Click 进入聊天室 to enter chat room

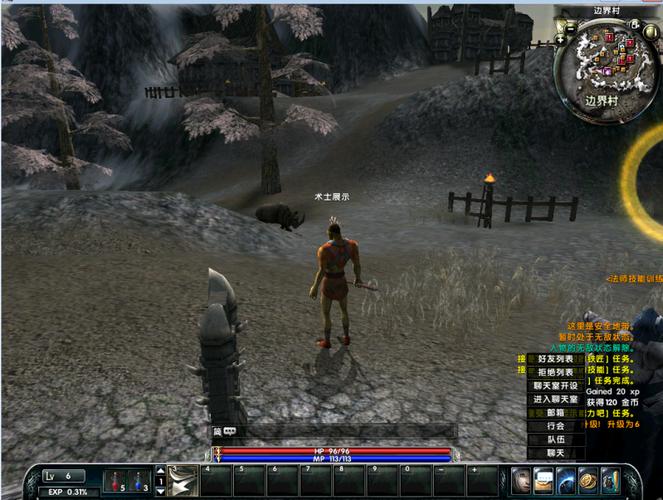point(555,400)
